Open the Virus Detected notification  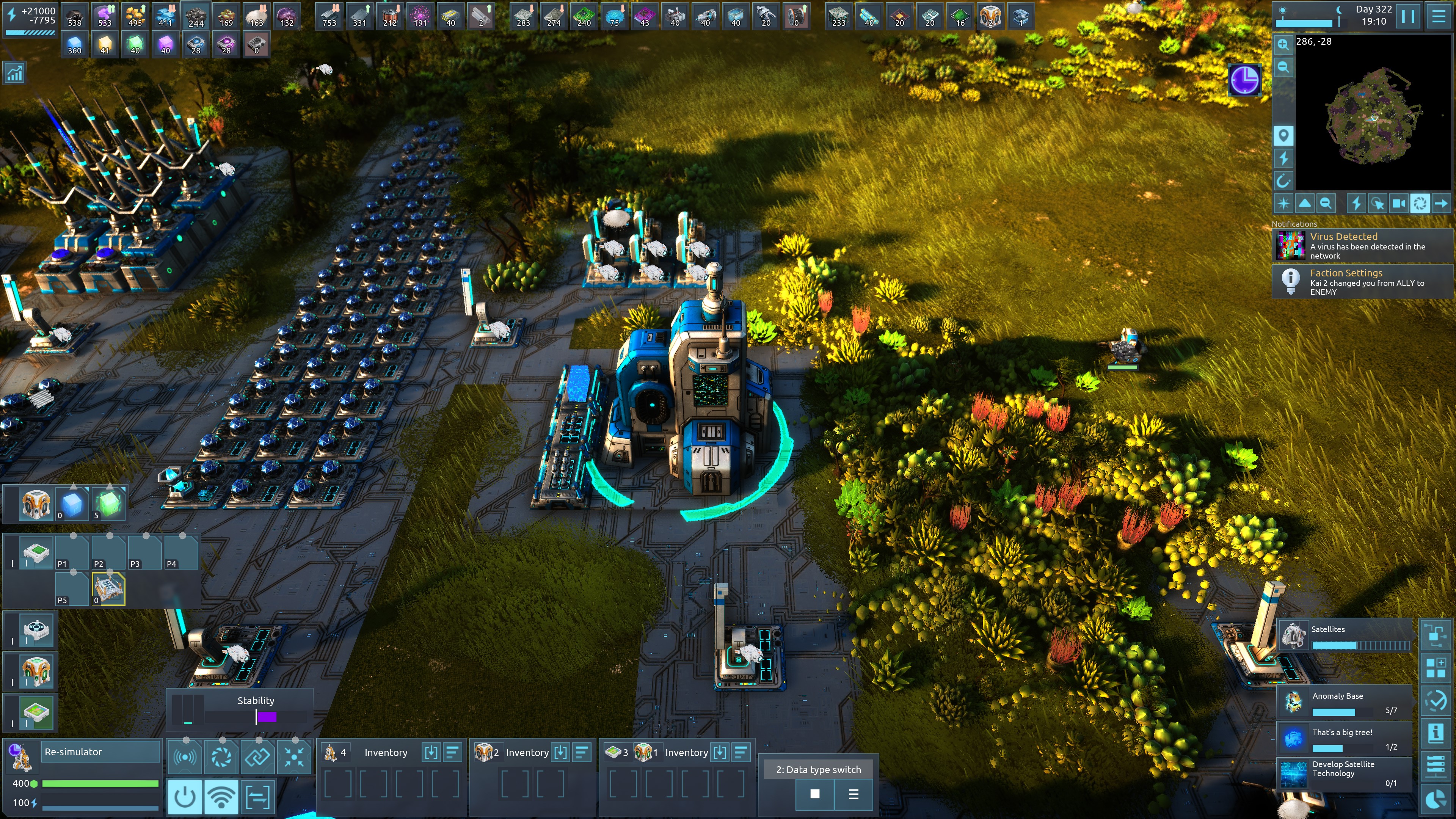pos(1362,246)
